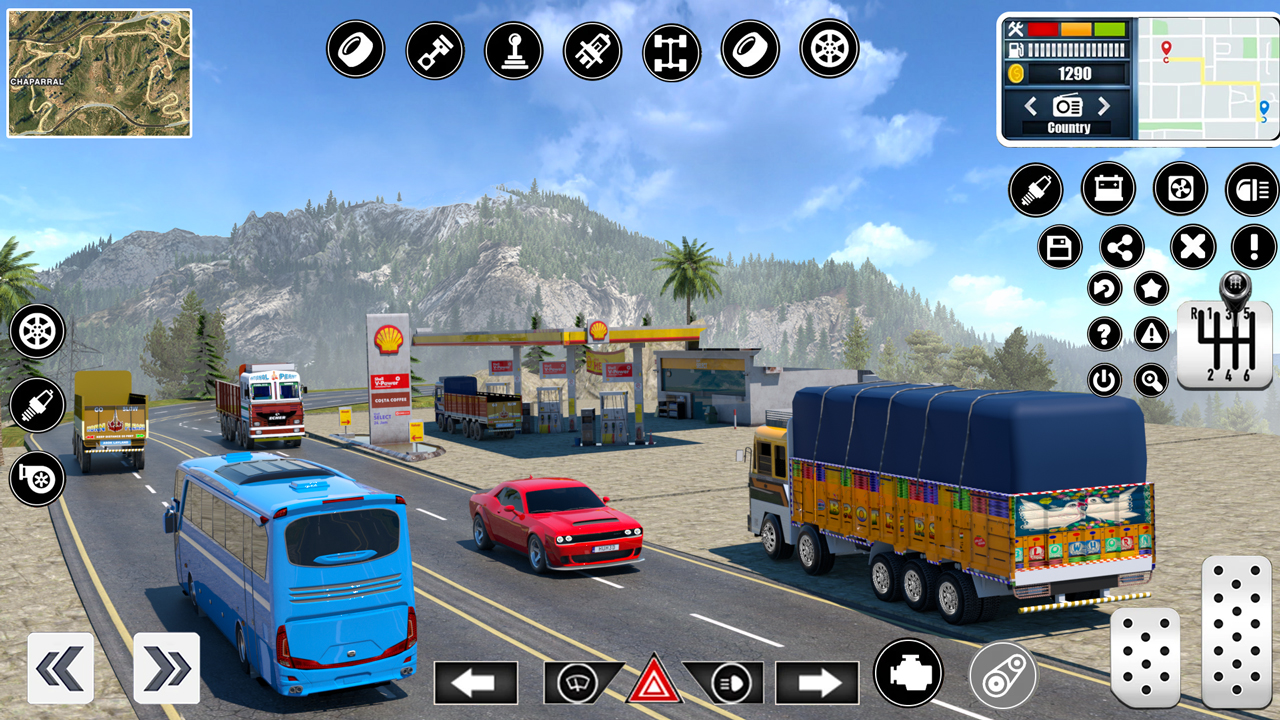The height and width of the screenshot is (720, 1280).
Task: Select the spark plug upgrade icon
Action: (36, 406)
